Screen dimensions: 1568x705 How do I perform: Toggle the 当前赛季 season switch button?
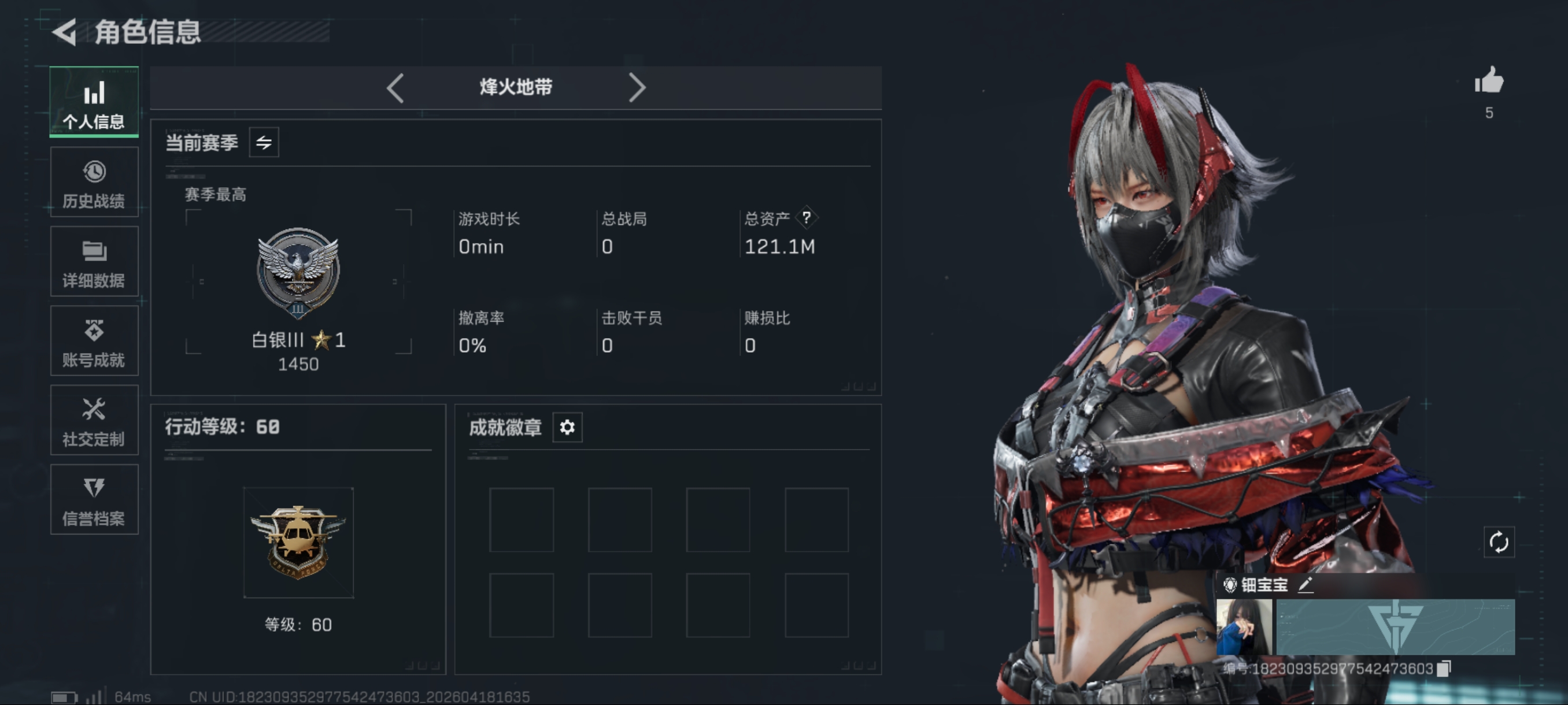(x=264, y=143)
